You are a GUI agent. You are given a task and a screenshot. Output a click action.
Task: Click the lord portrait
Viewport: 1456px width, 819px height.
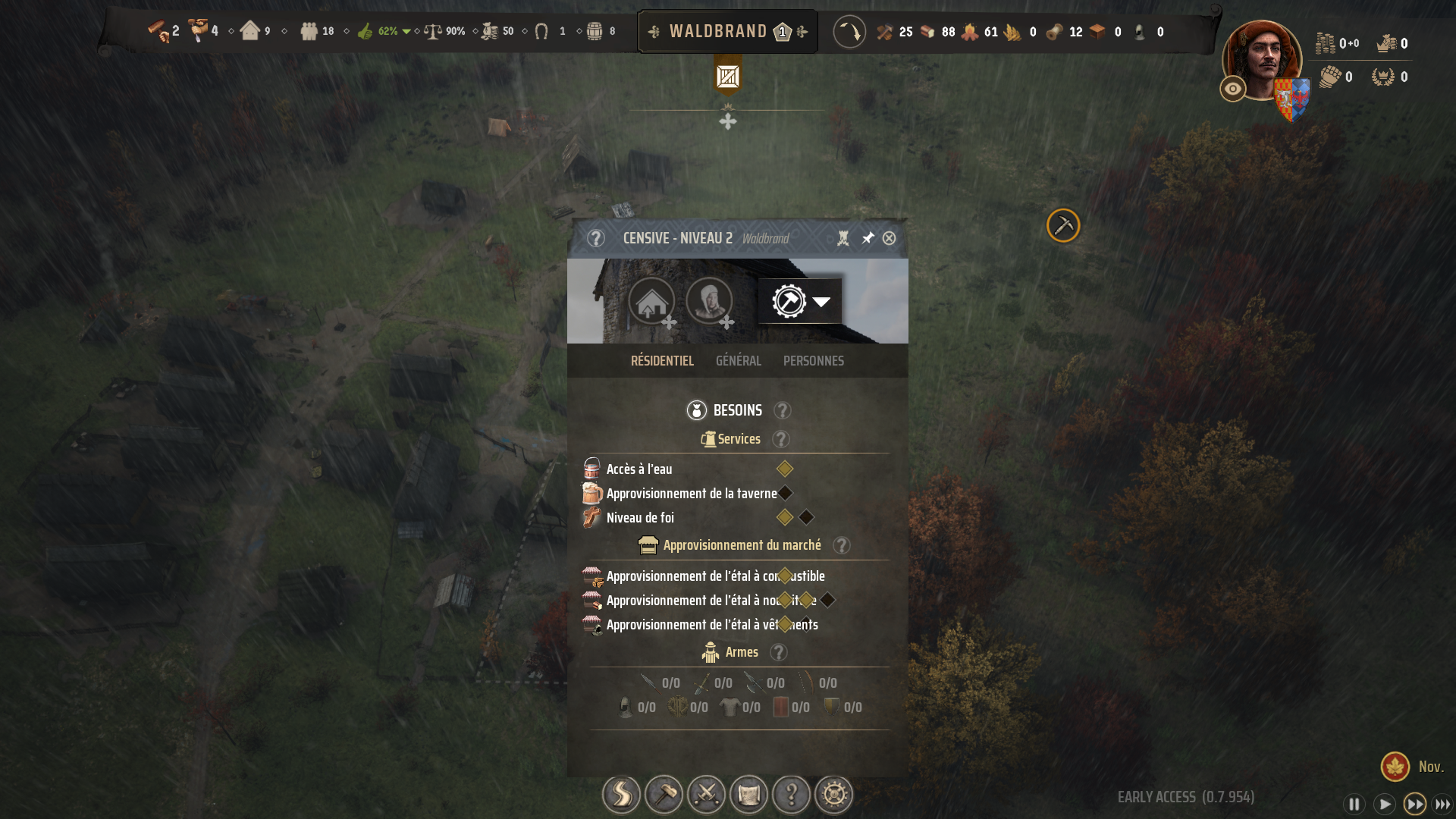(1262, 61)
